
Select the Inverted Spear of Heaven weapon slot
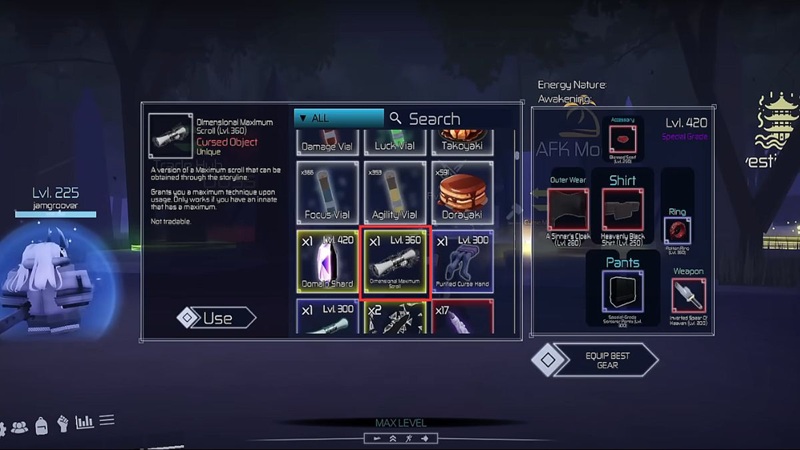(688, 297)
